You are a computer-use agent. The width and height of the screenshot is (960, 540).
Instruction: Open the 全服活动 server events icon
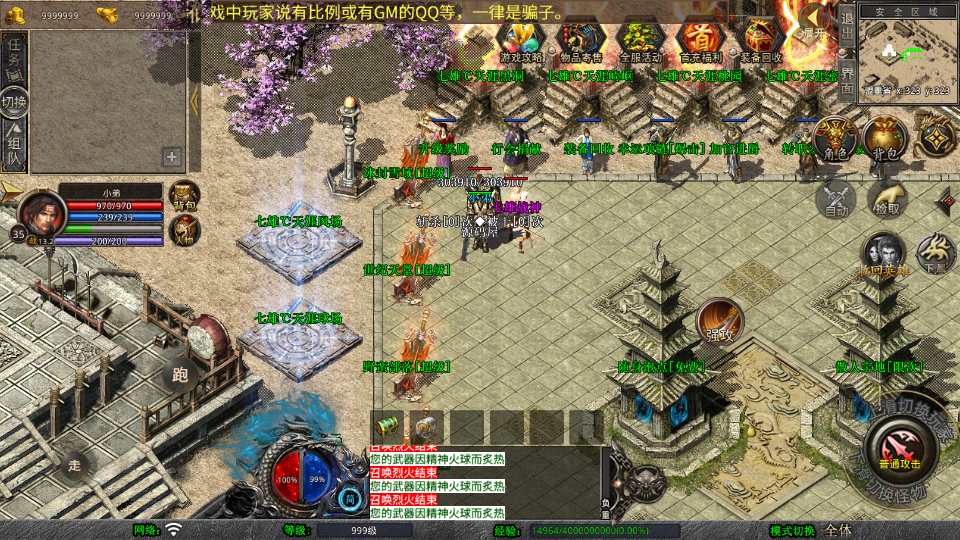pos(641,40)
